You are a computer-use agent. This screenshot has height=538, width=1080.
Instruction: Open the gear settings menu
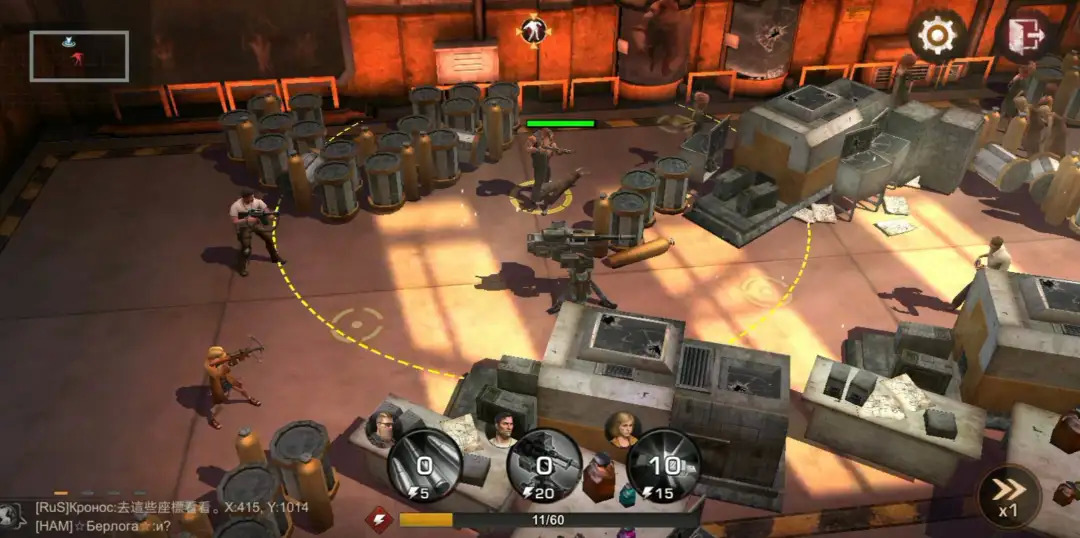tap(937, 36)
